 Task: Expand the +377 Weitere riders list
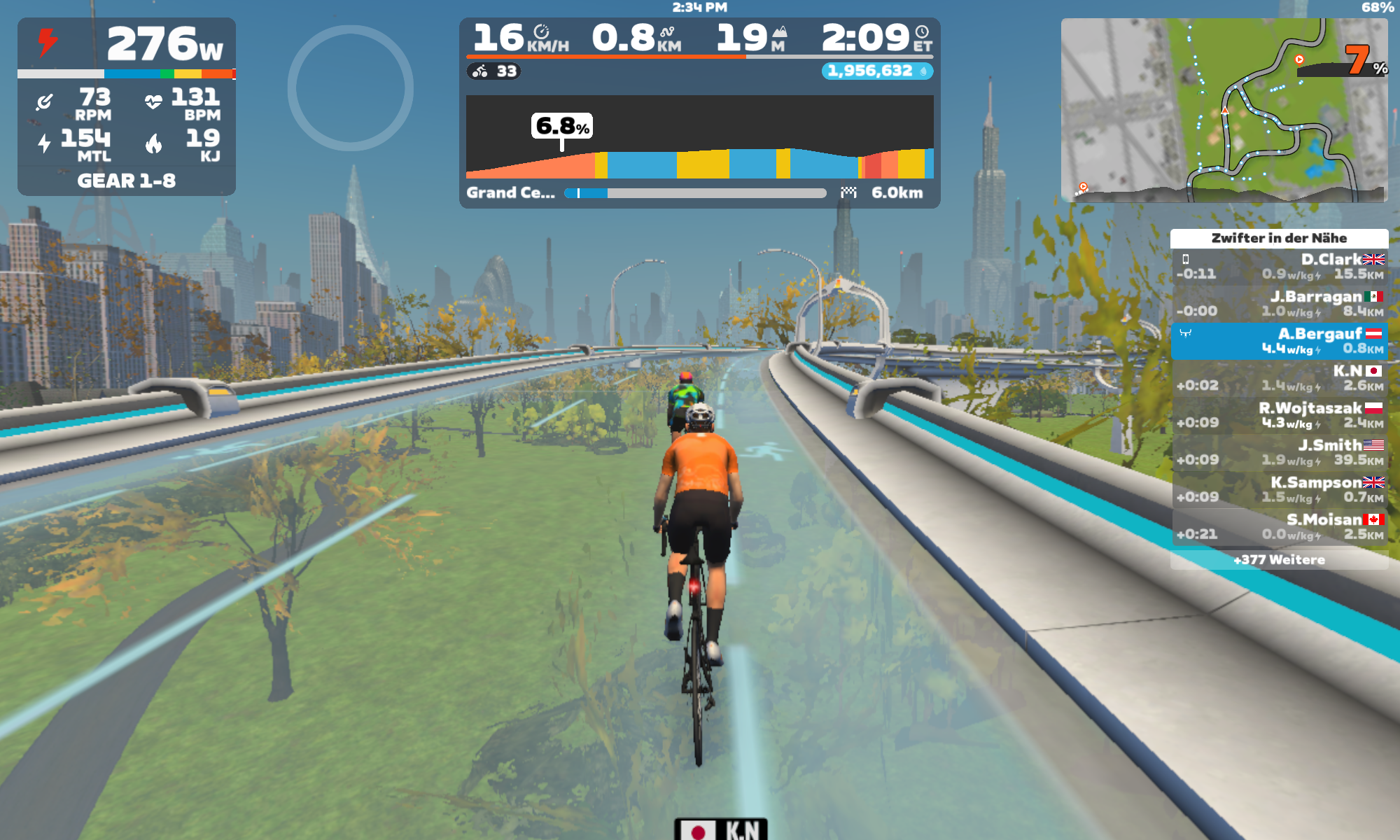click(x=1279, y=560)
